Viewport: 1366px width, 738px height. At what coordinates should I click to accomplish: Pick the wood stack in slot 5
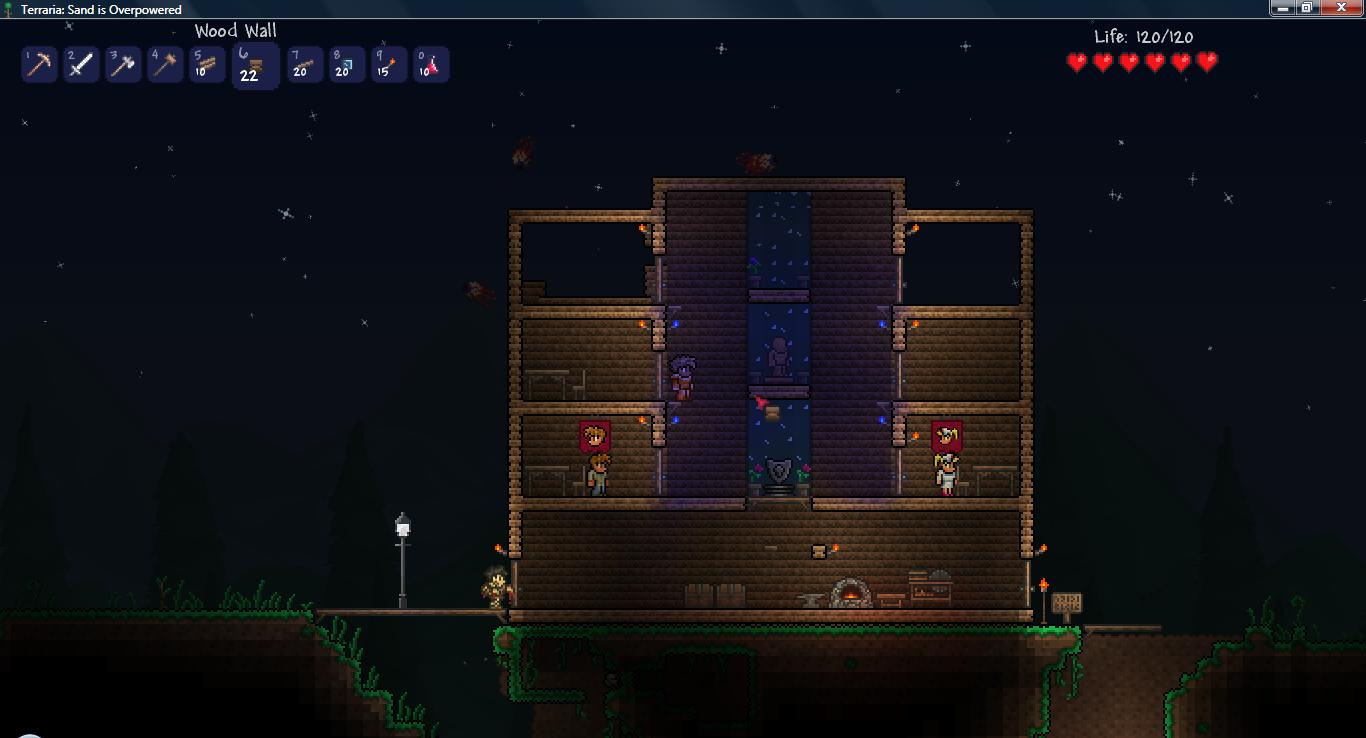tap(207, 65)
